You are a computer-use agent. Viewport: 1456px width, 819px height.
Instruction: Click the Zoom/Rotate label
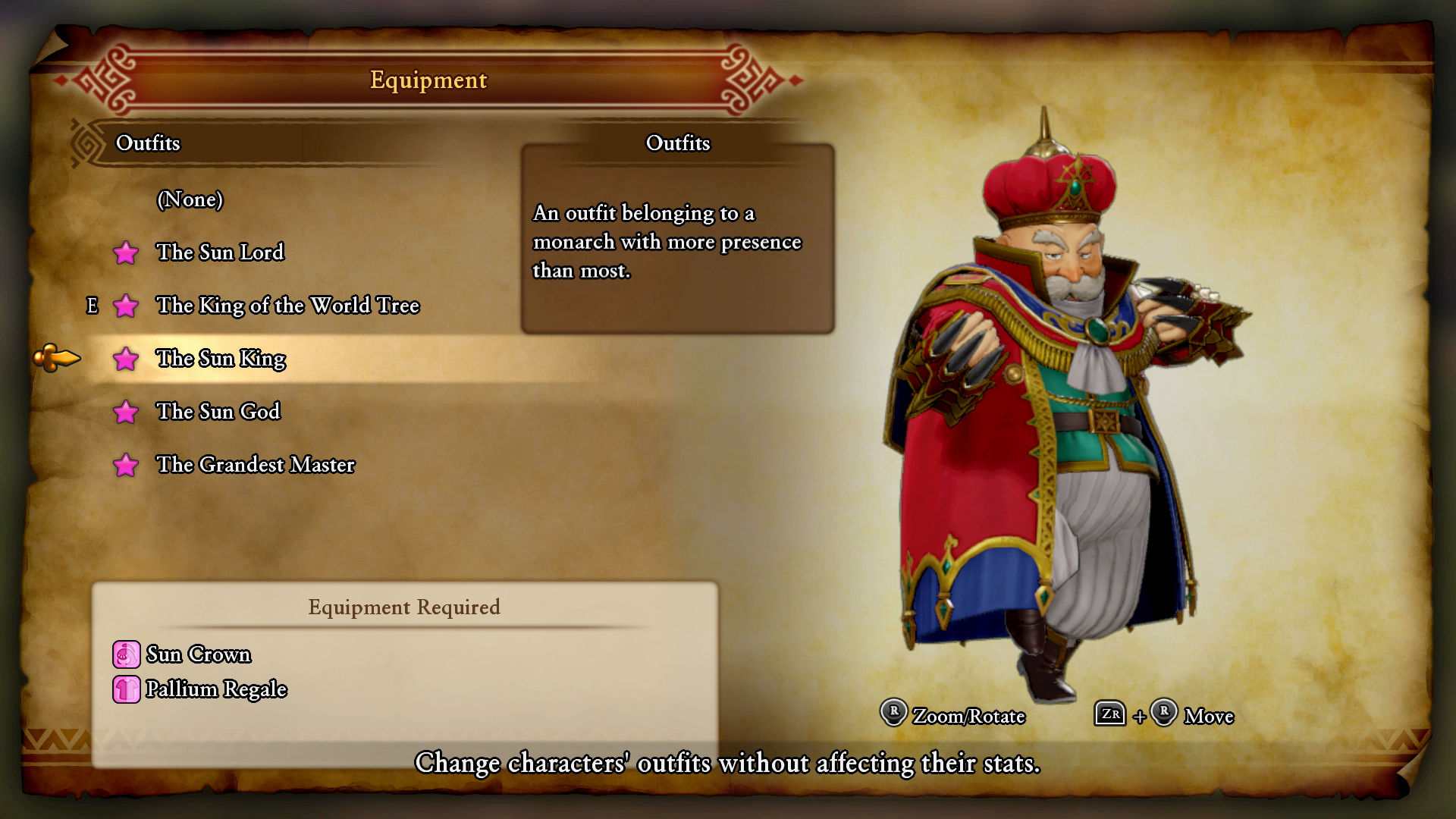point(968,716)
